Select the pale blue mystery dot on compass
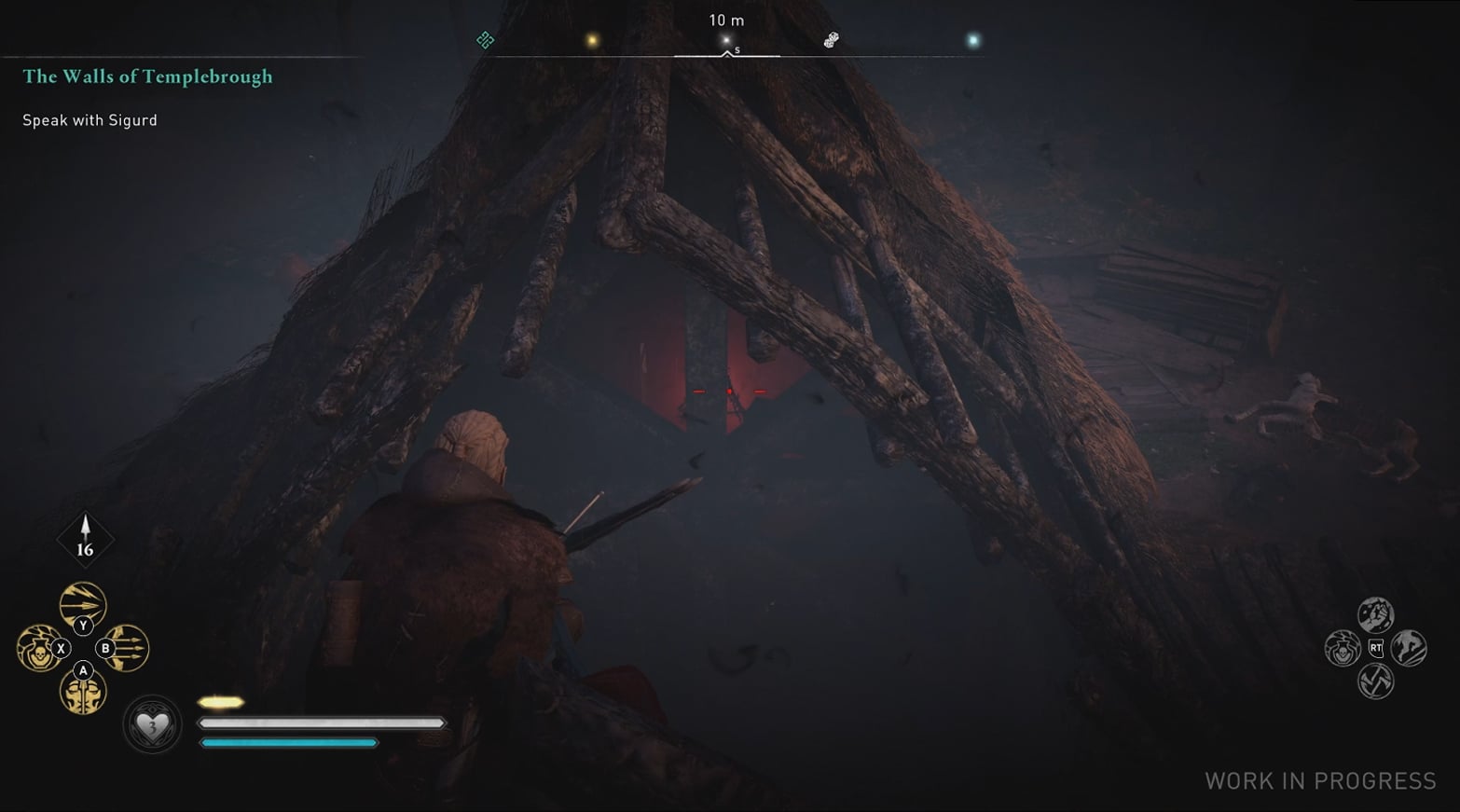Screen dimensions: 1460x812 tap(973, 40)
